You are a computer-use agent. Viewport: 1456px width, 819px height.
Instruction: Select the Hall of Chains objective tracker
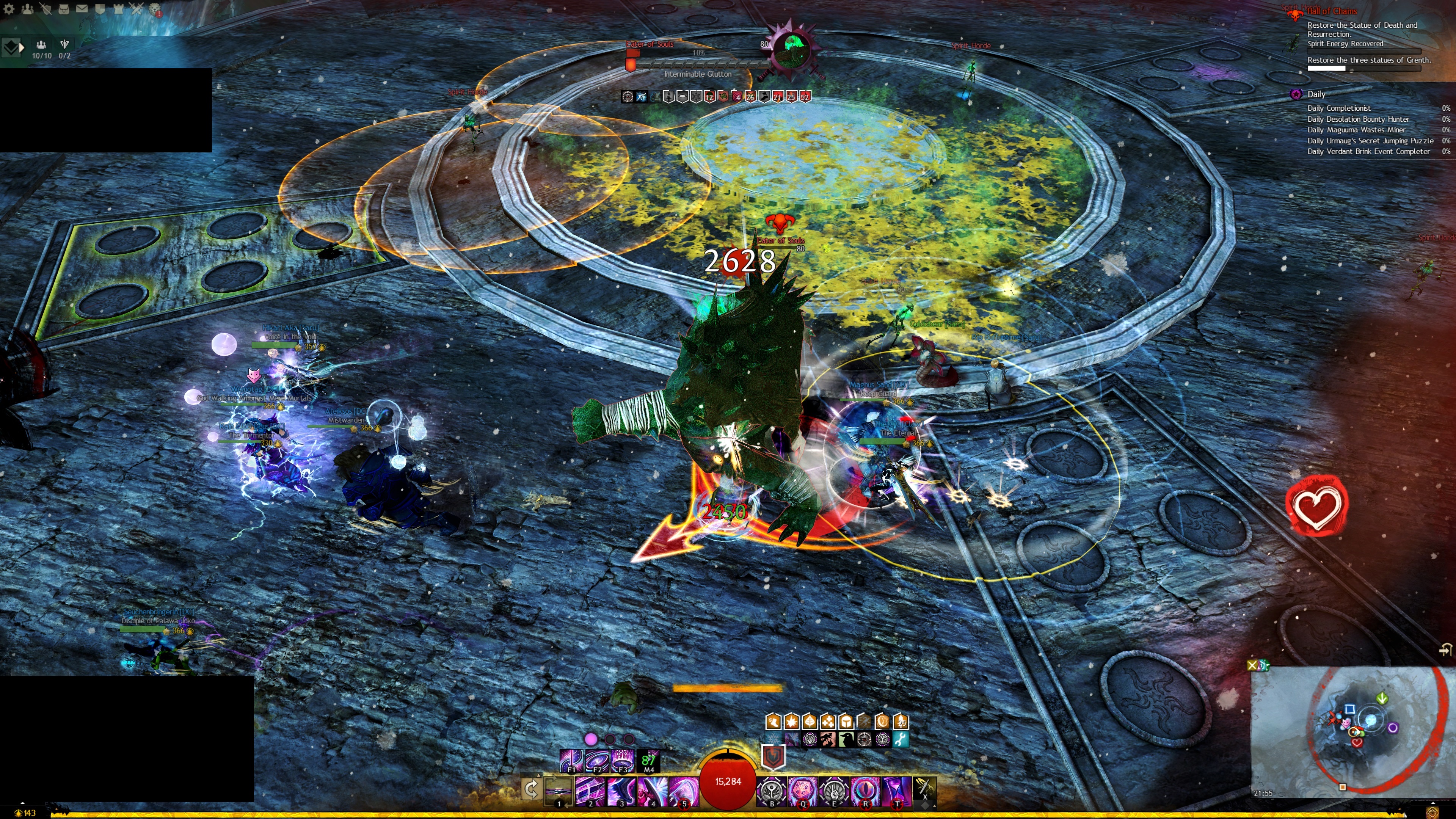tap(1331, 11)
